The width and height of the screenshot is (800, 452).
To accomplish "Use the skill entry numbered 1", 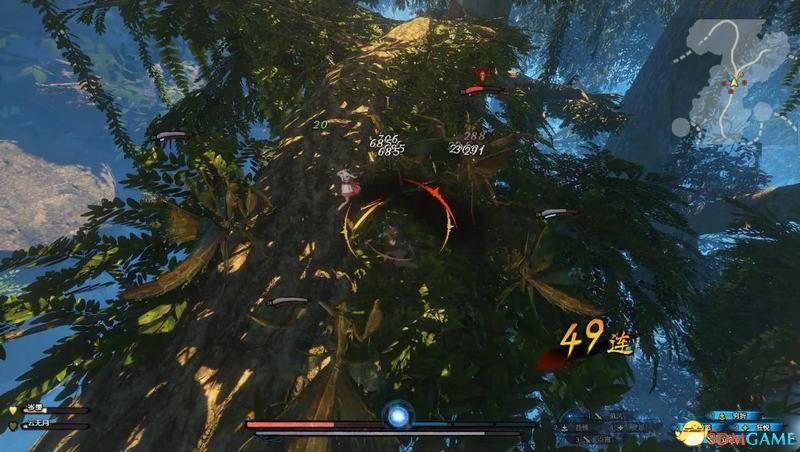I will click(x=612, y=415).
